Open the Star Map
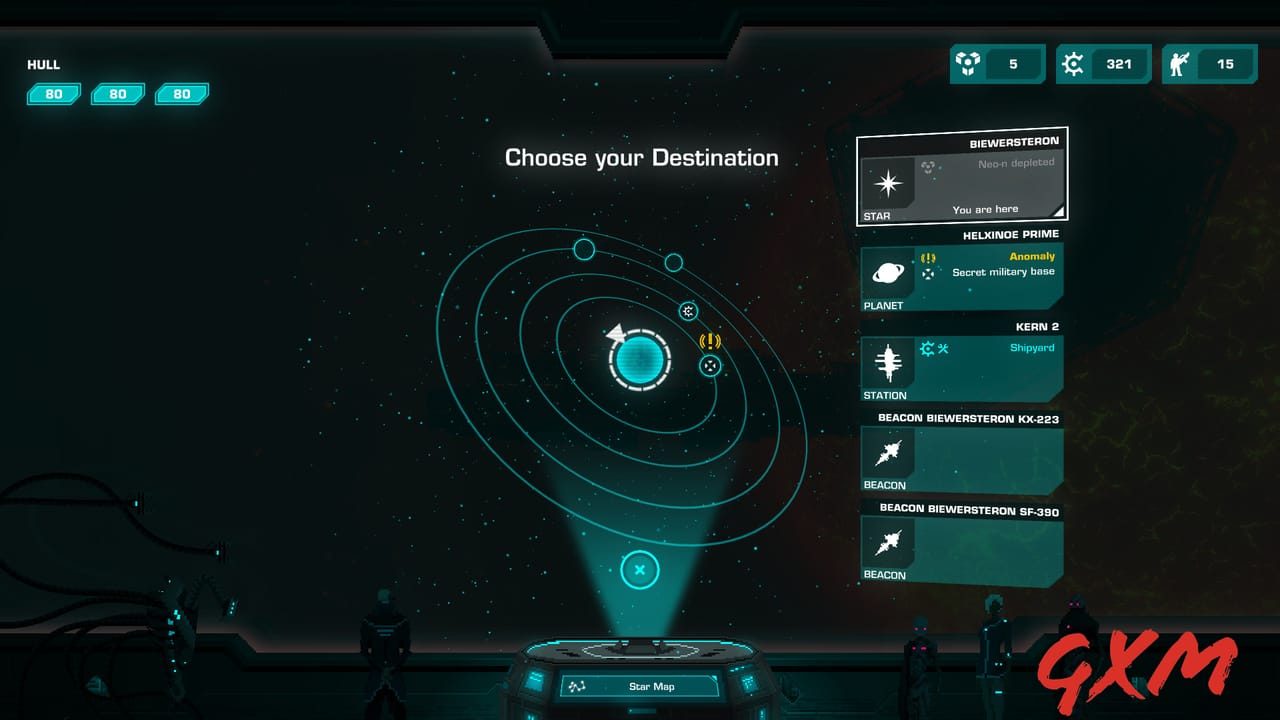The height and width of the screenshot is (720, 1280). 640,686
